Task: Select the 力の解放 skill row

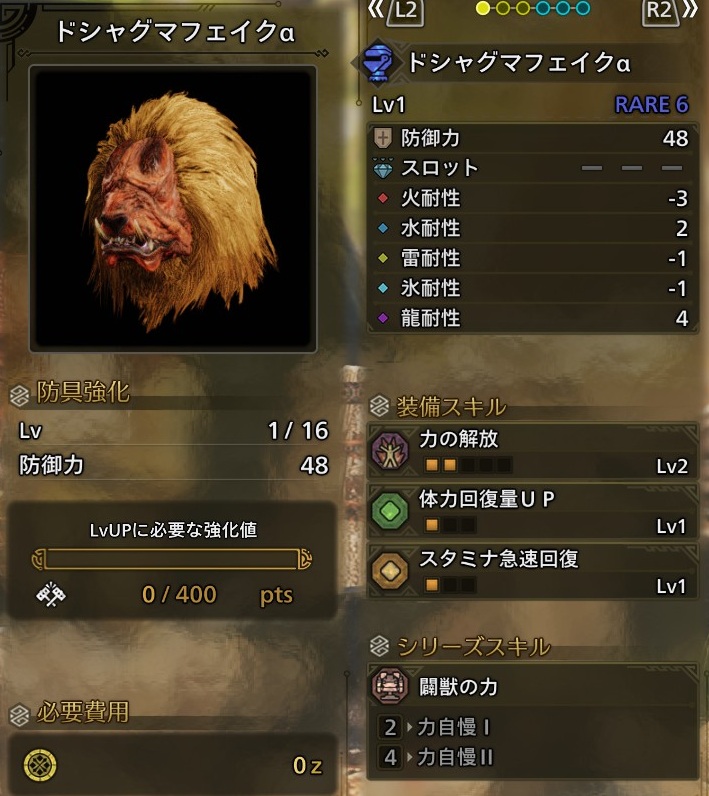Action: 531,451
